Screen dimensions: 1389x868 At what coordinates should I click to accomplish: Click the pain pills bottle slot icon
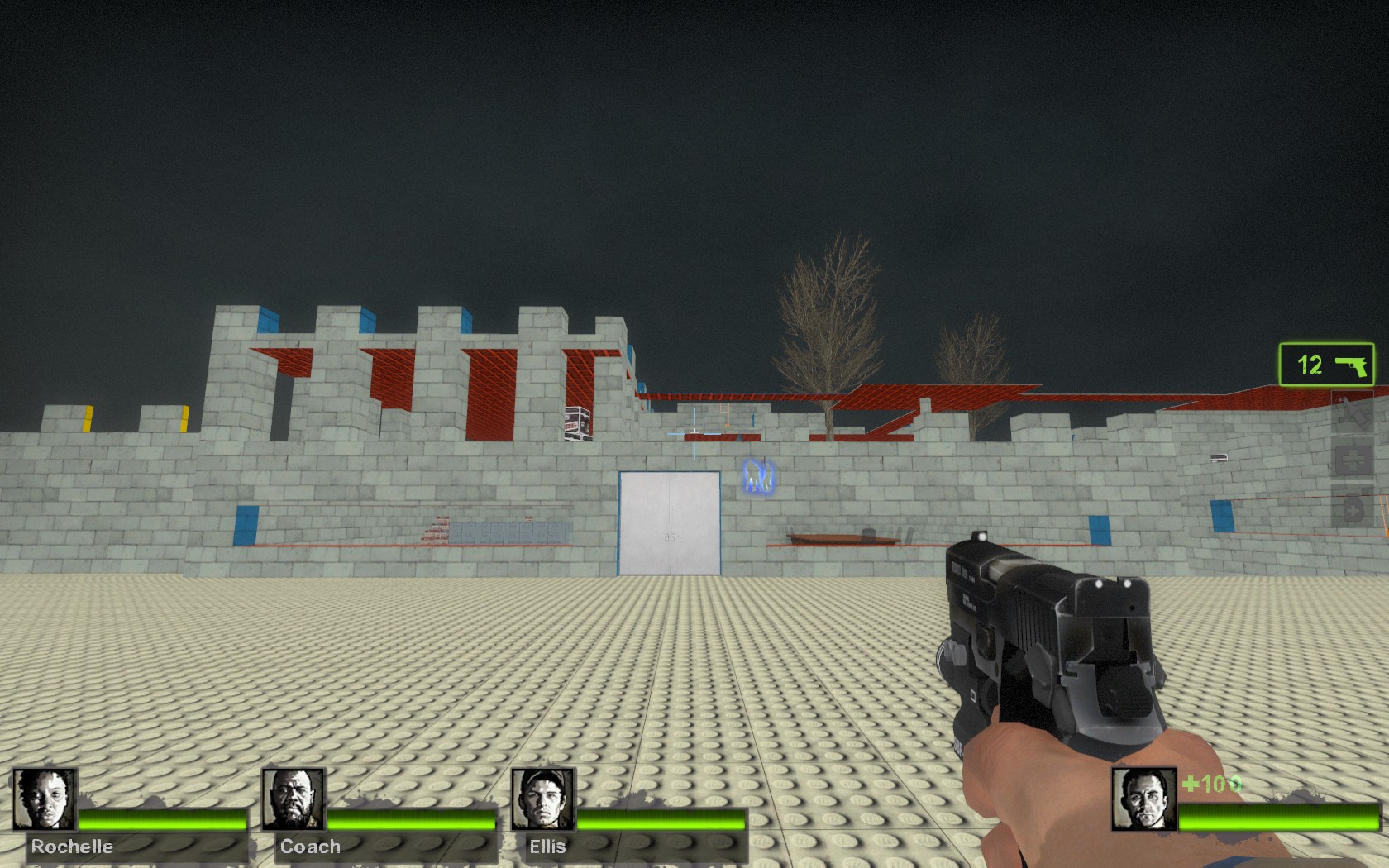(x=1353, y=506)
